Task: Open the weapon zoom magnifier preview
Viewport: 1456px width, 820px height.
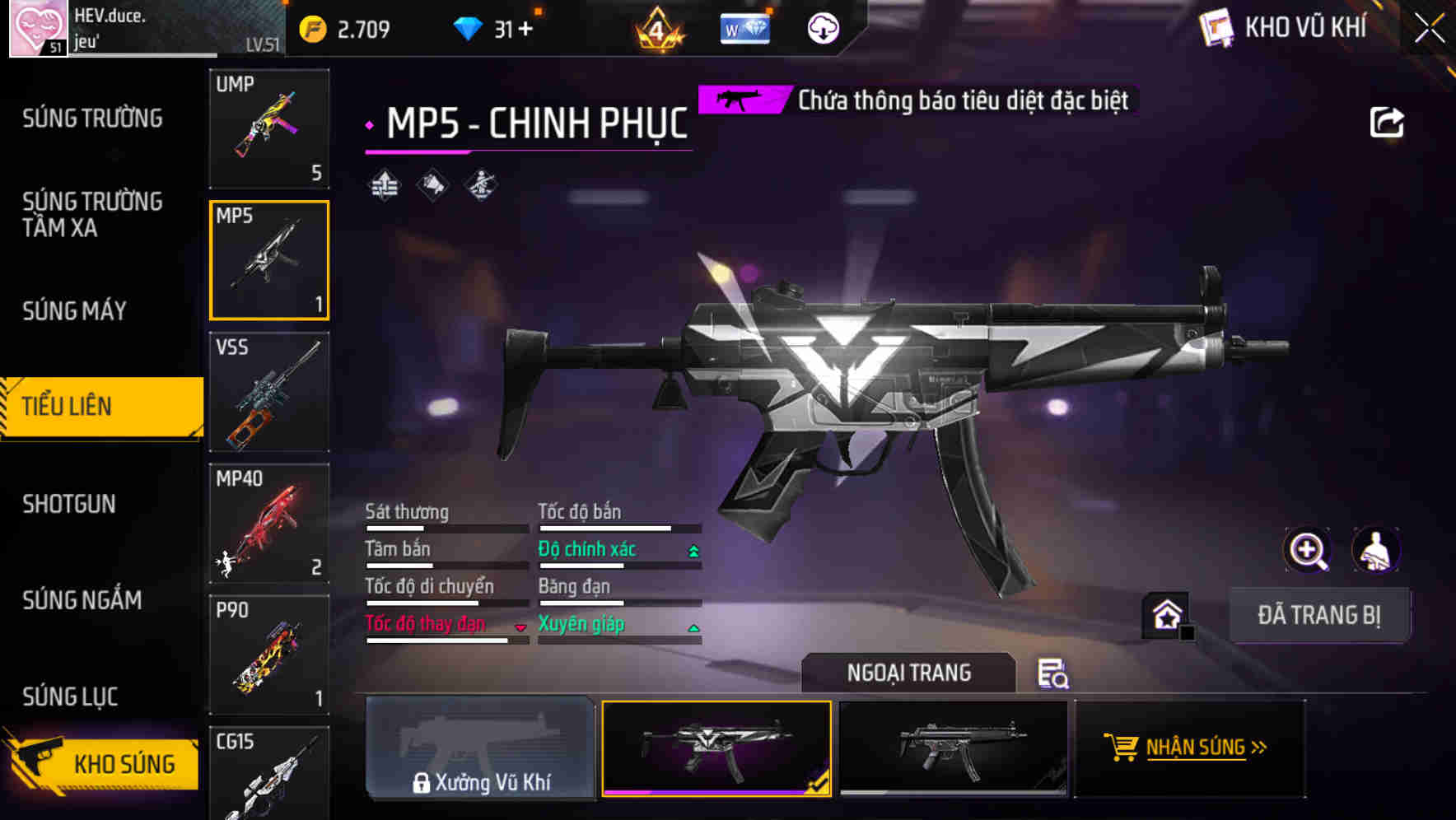Action: tap(1308, 550)
